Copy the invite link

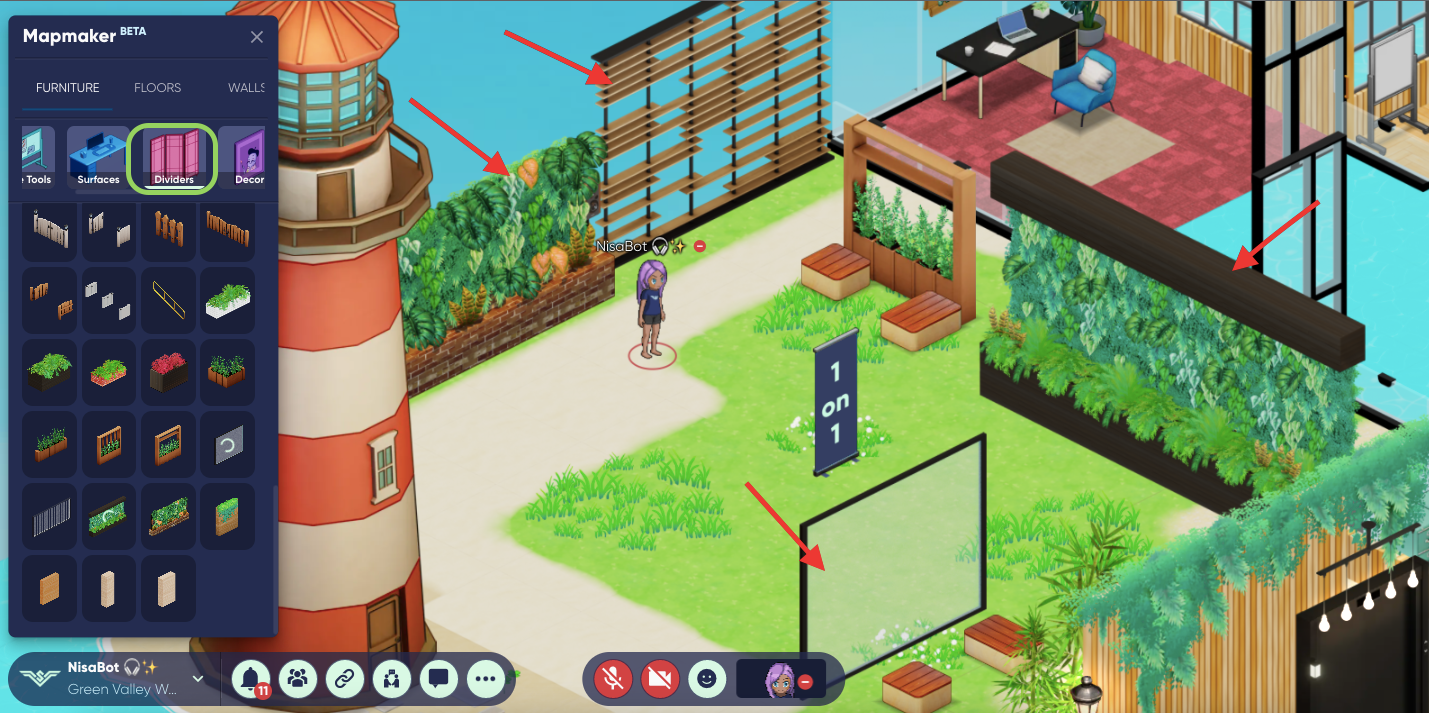(345, 679)
